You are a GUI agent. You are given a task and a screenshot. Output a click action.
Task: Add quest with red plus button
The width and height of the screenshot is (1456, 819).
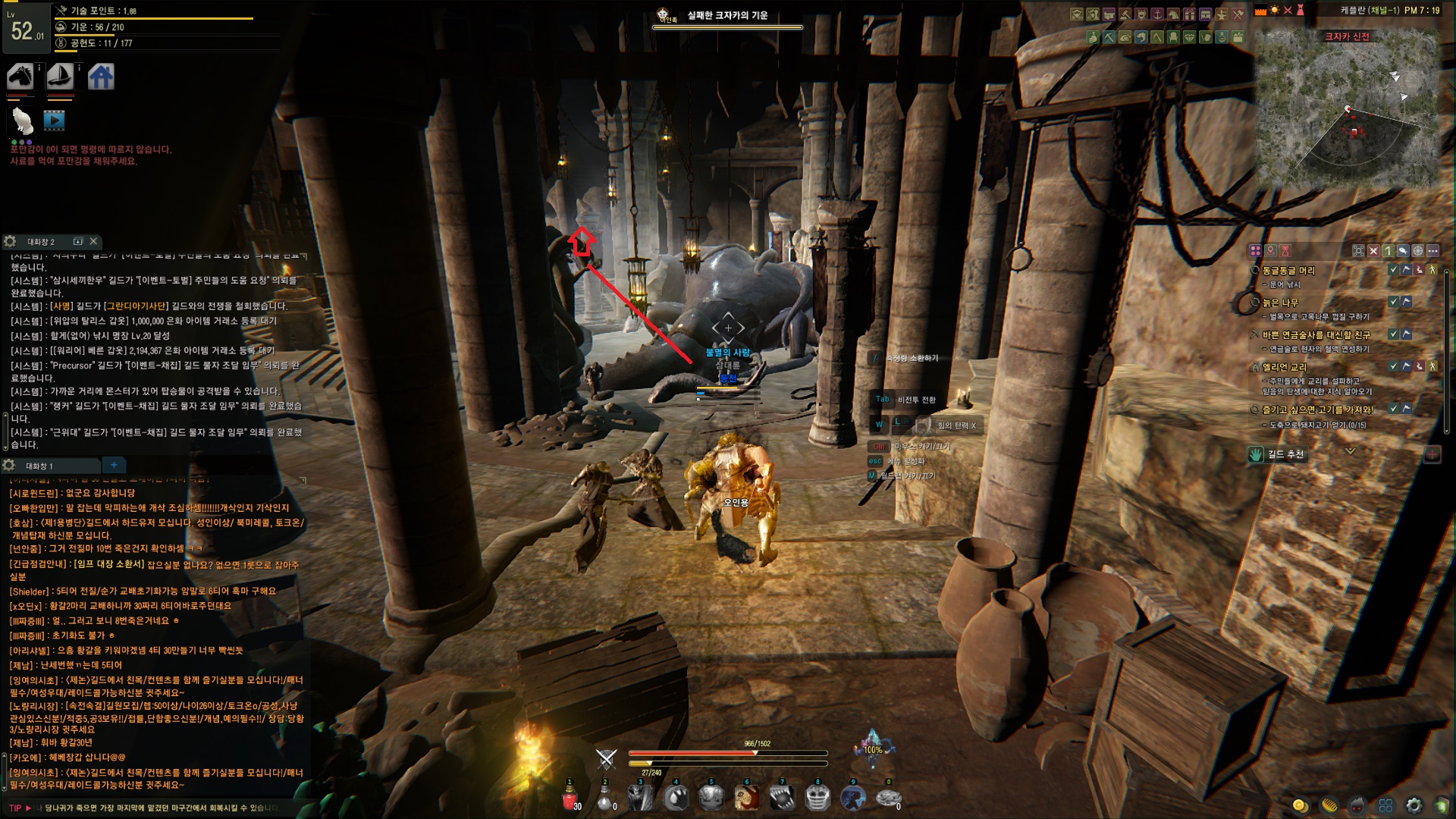pyautogui.click(x=1432, y=454)
